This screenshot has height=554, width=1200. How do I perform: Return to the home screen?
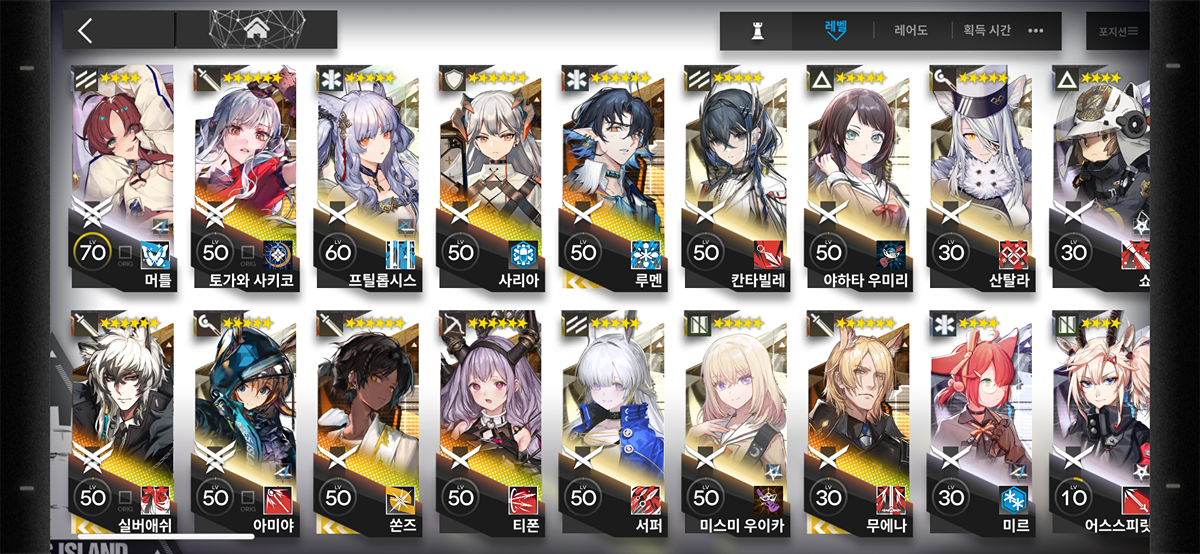click(256, 30)
